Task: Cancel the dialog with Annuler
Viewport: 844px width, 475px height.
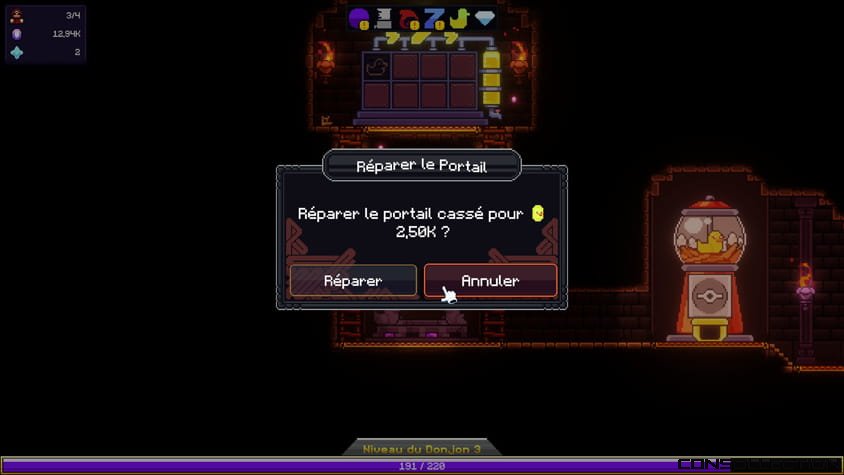Action: point(490,281)
